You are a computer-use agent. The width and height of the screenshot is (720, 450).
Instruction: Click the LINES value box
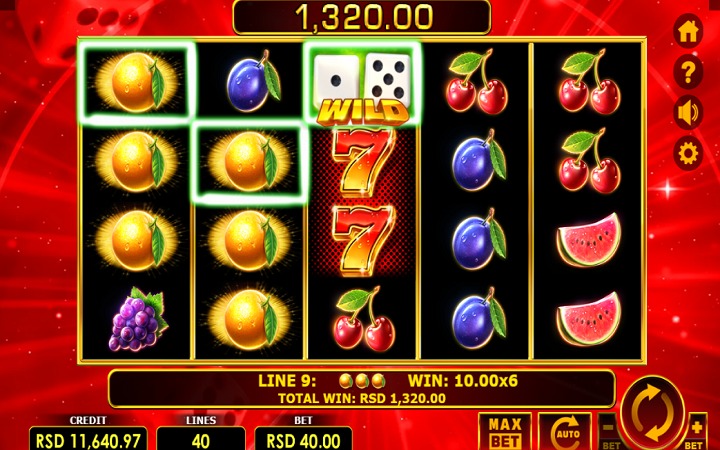201,439
